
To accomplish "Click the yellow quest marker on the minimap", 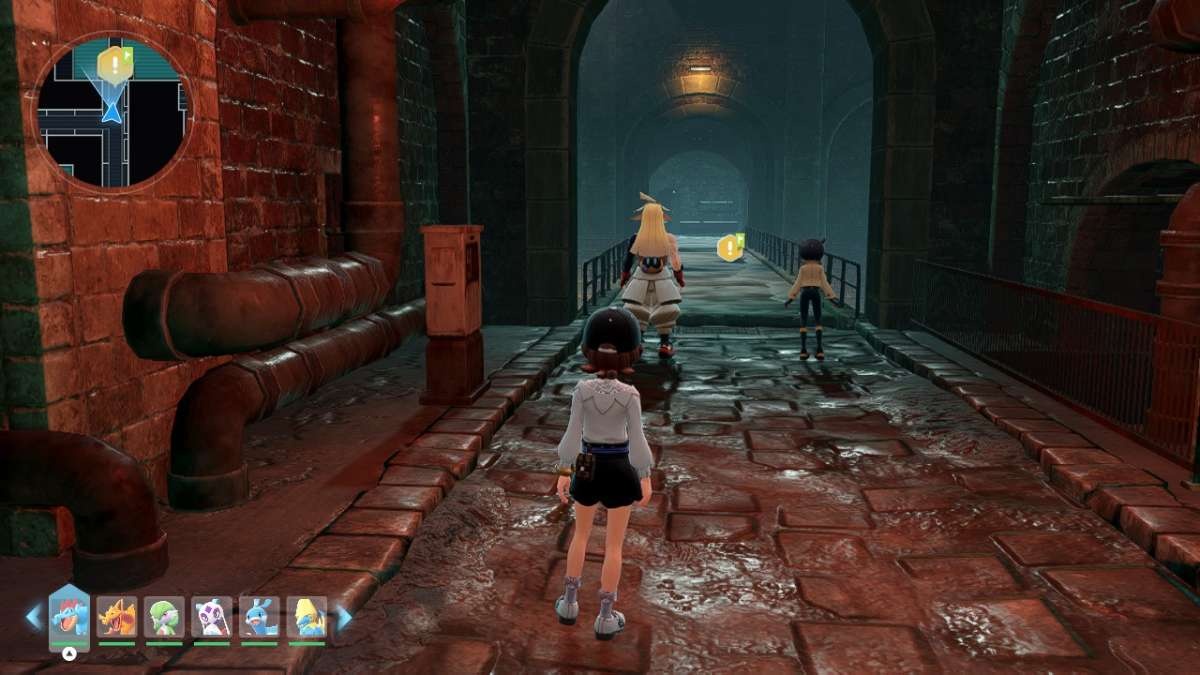I will [114, 65].
